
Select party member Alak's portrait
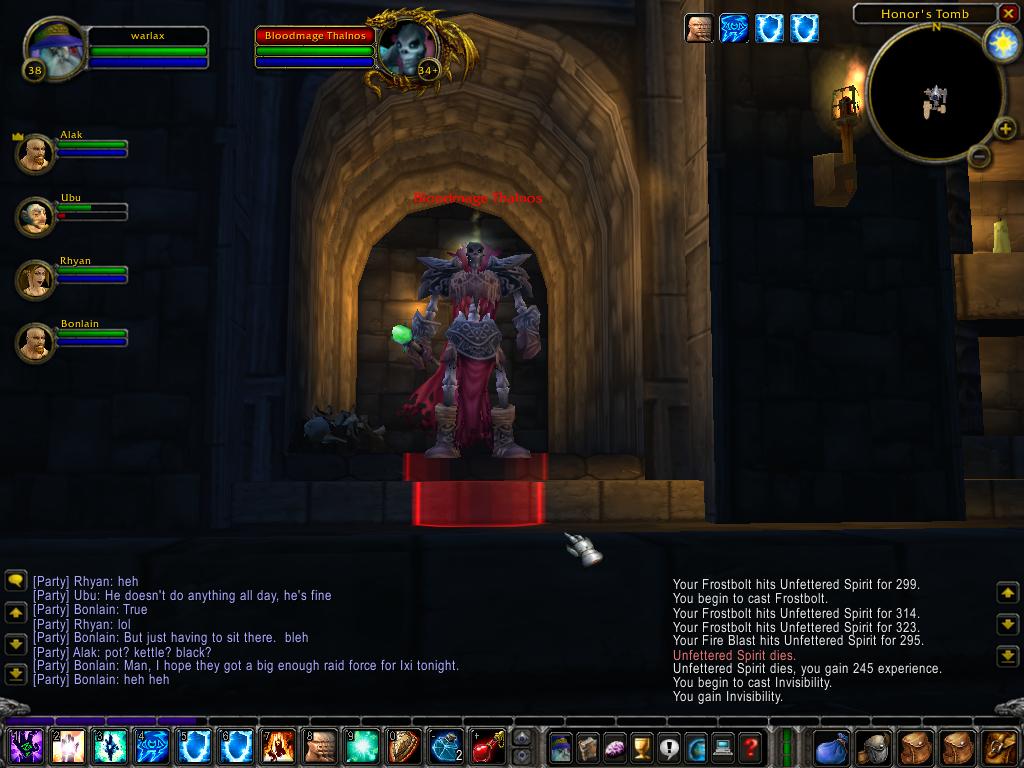coord(36,154)
